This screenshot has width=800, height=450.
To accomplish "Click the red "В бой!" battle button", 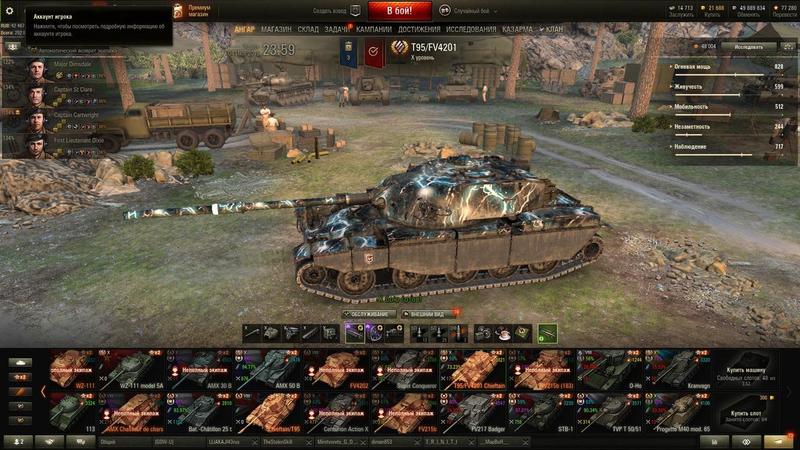I will click(x=399, y=11).
